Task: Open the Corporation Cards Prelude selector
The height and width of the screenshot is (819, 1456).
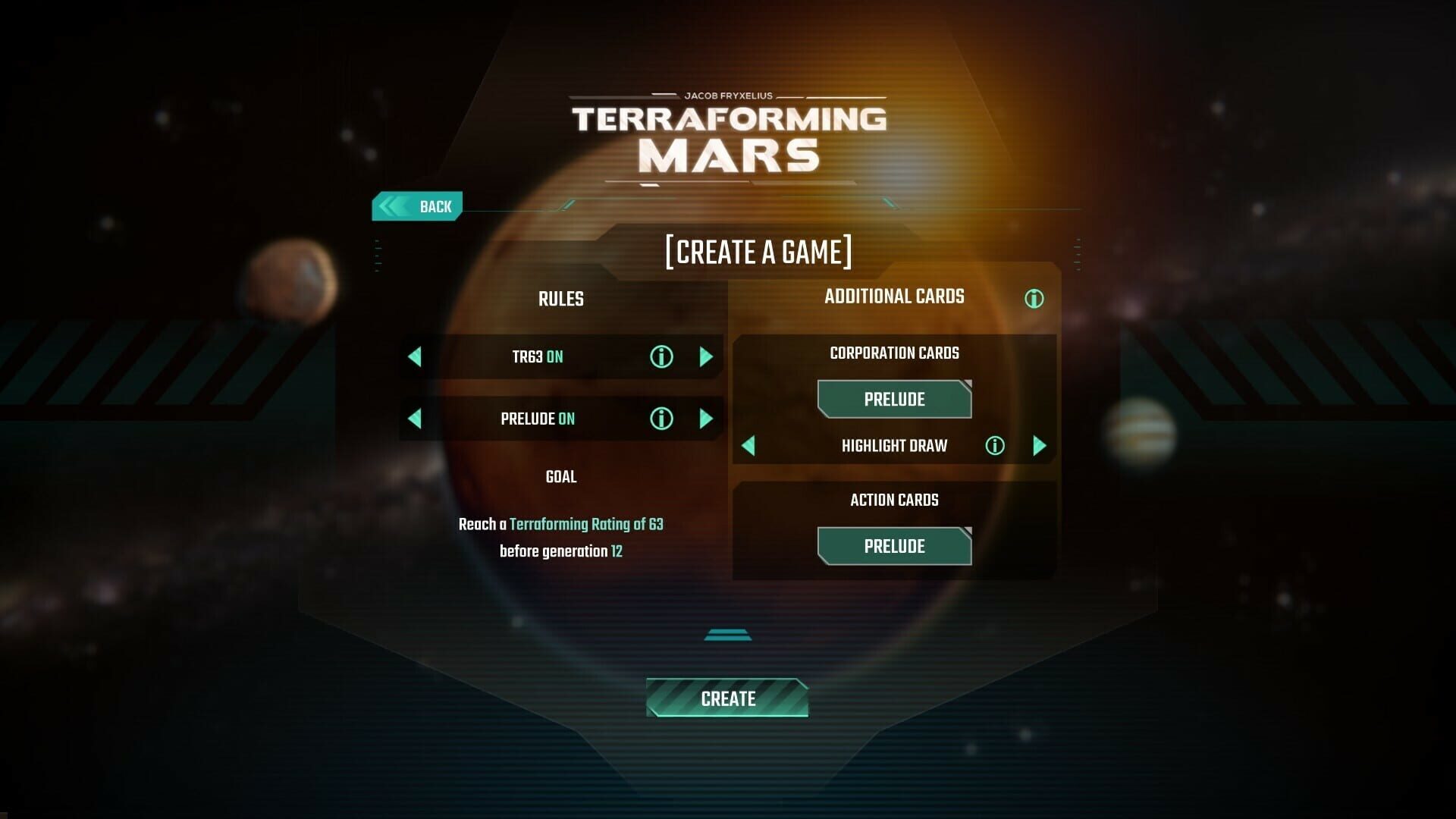Action: pyautogui.click(x=893, y=399)
